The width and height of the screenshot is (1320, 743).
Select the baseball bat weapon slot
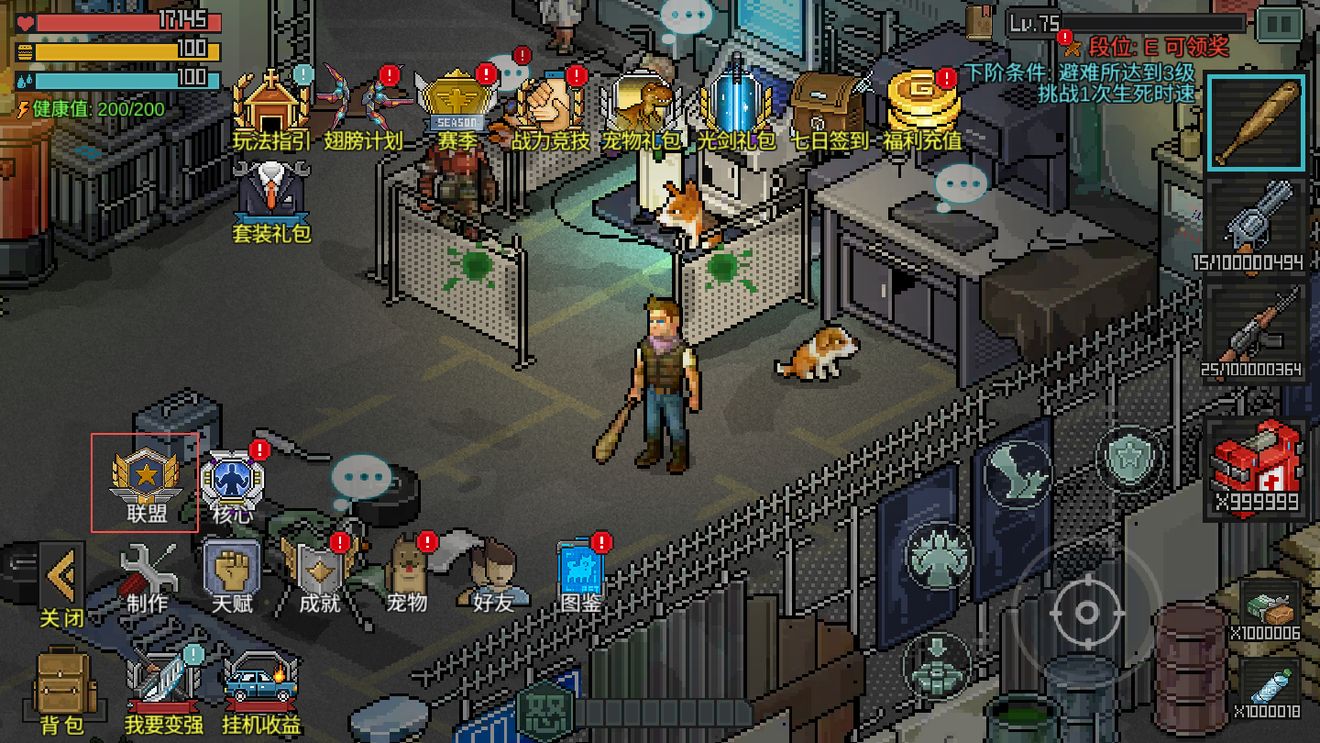pos(1256,122)
